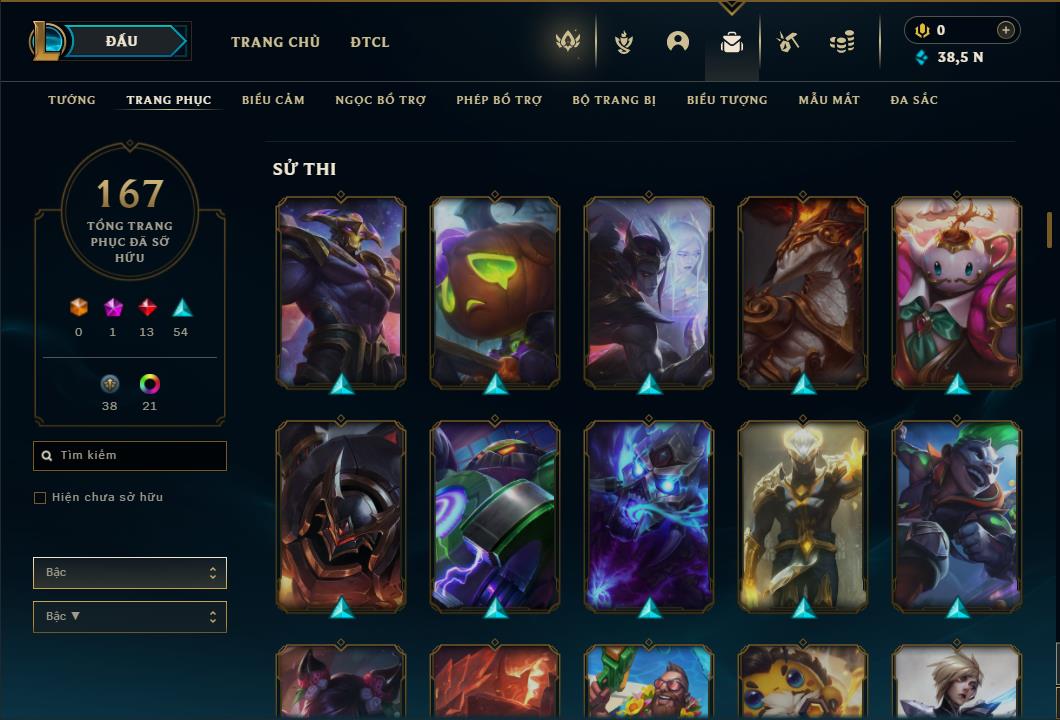Switch to the ĐA SẮC tab

pyautogui.click(x=914, y=100)
